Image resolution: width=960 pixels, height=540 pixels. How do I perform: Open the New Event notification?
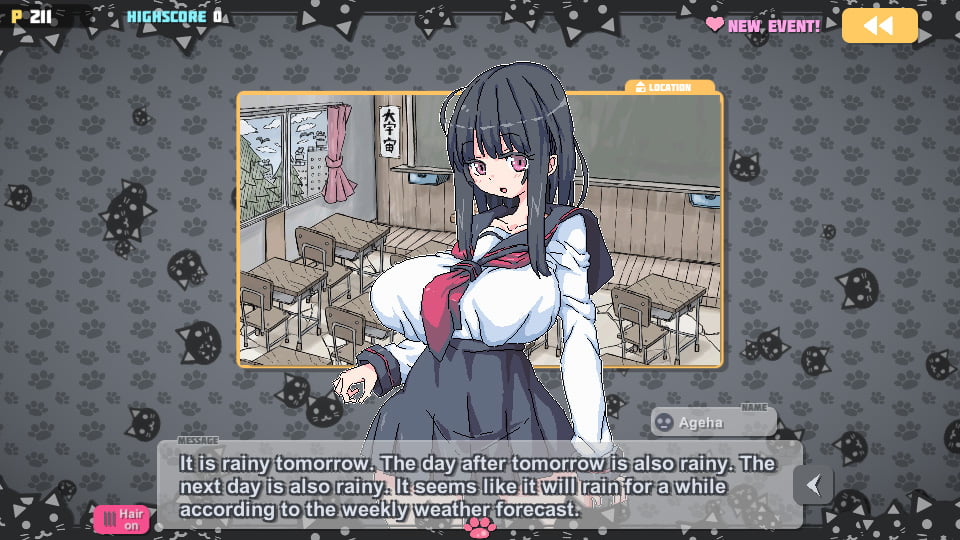coord(763,25)
